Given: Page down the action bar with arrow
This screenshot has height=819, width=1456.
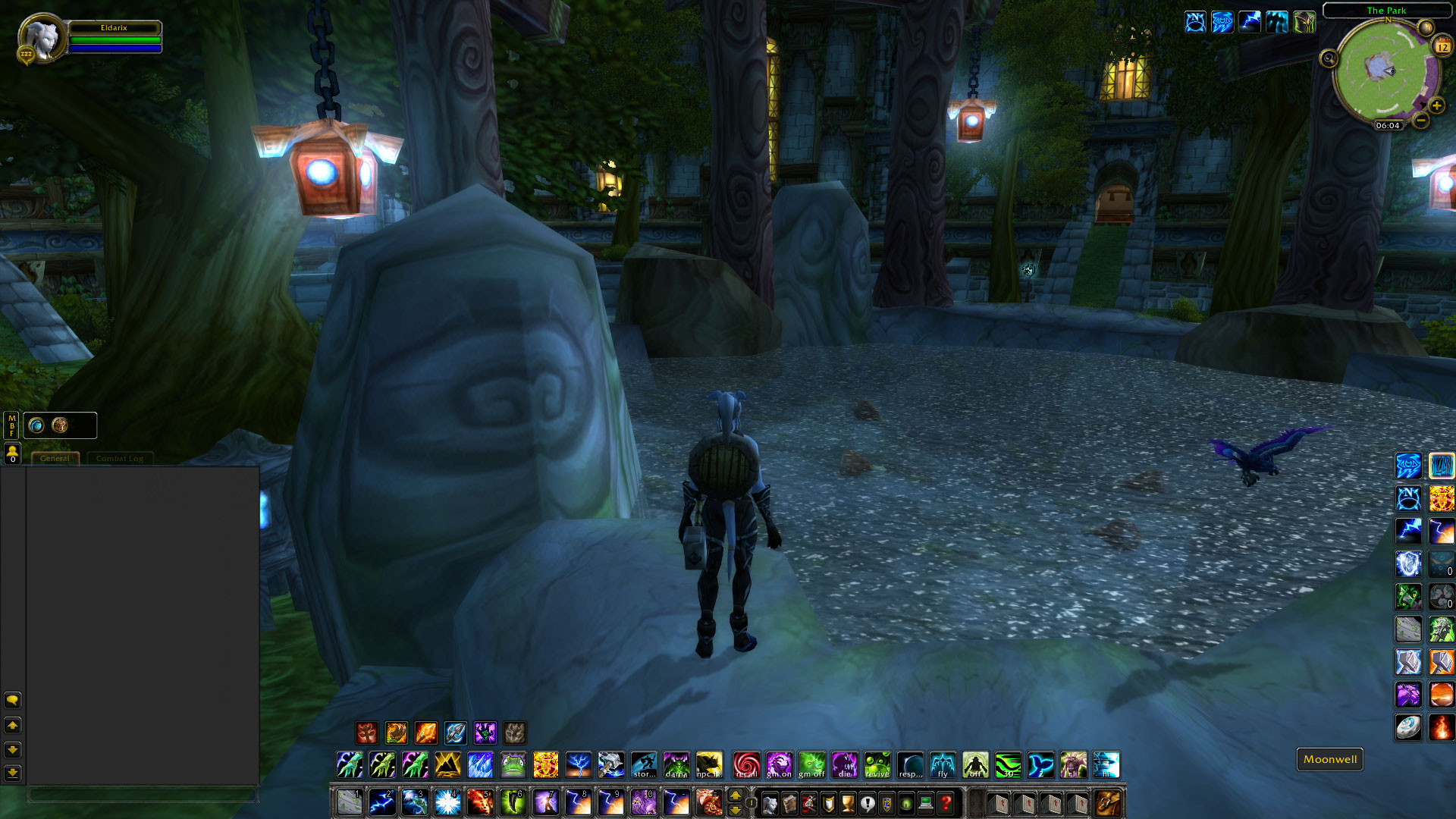Looking at the screenshot, I should tap(735, 811).
